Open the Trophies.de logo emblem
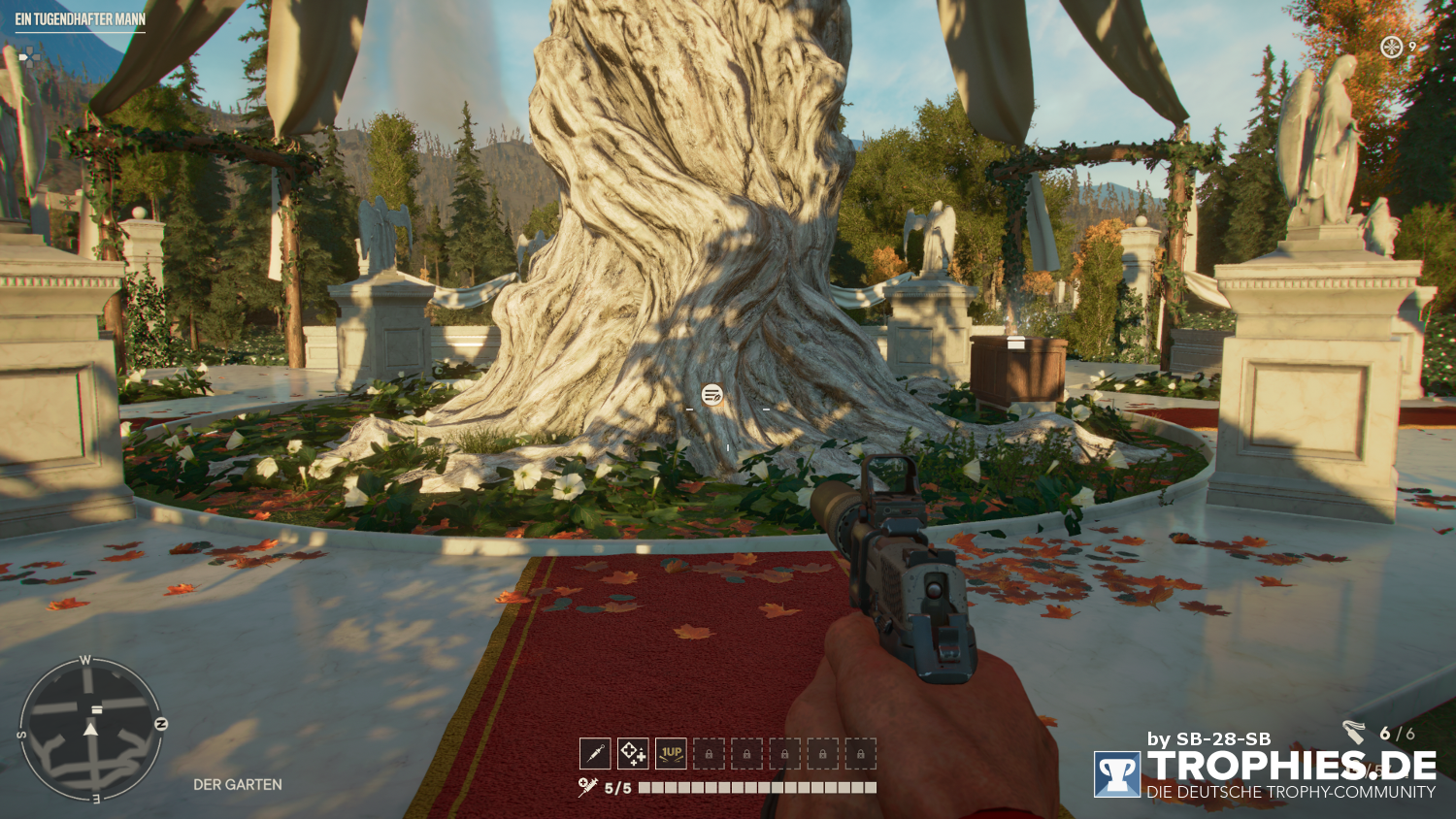 coord(1118,772)
